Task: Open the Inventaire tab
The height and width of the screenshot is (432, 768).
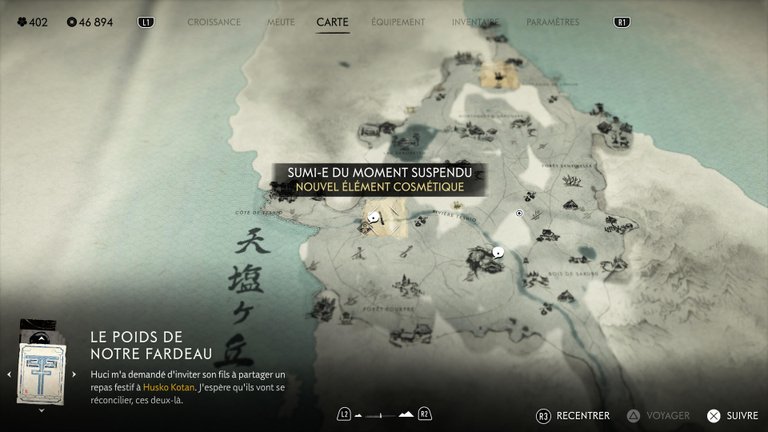Action: pyautogui.click(x=475, y=21)
